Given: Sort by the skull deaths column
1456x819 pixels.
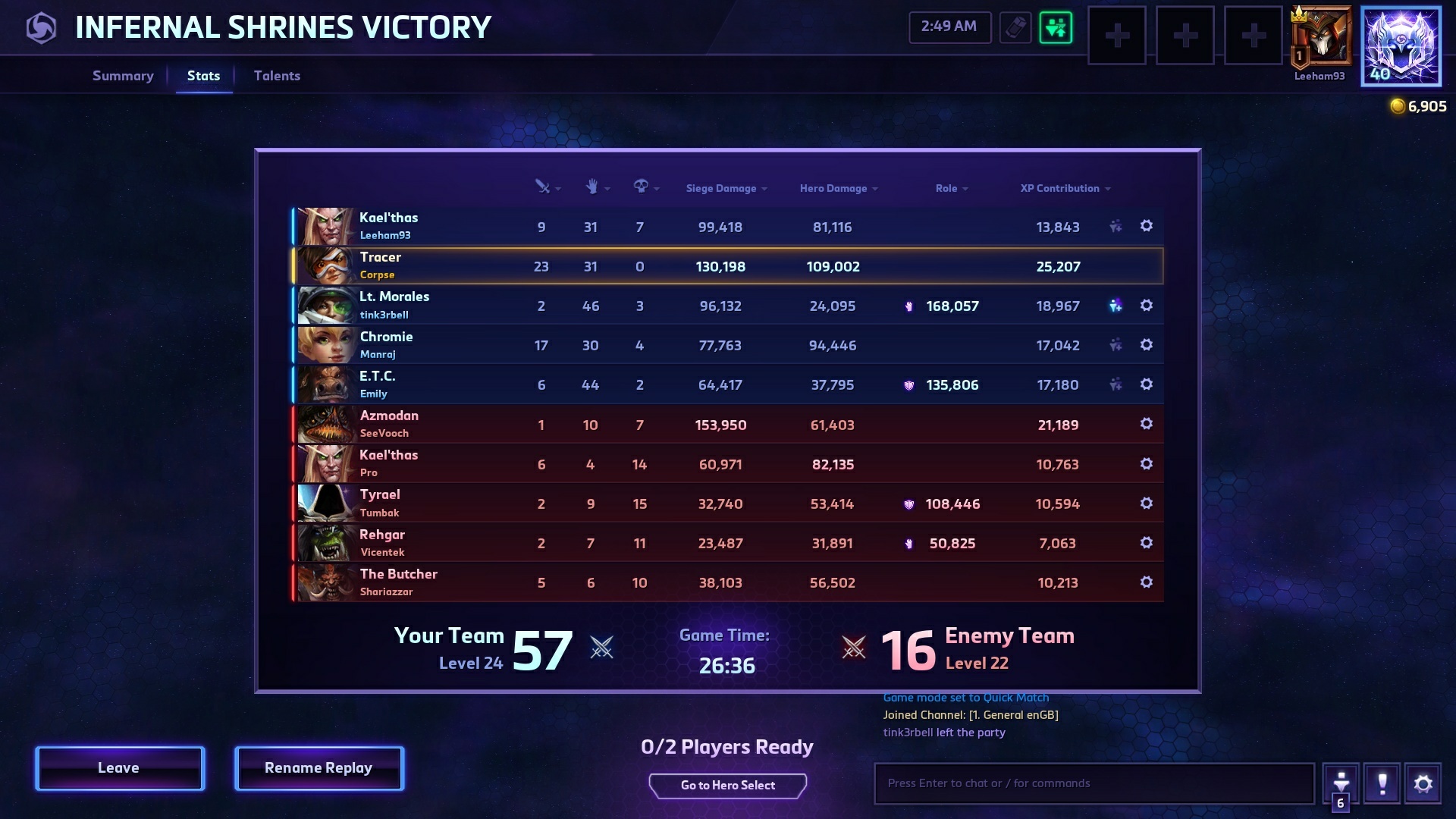Looking at the screenshot, I should pyautogui.click(x=645, y=187).
